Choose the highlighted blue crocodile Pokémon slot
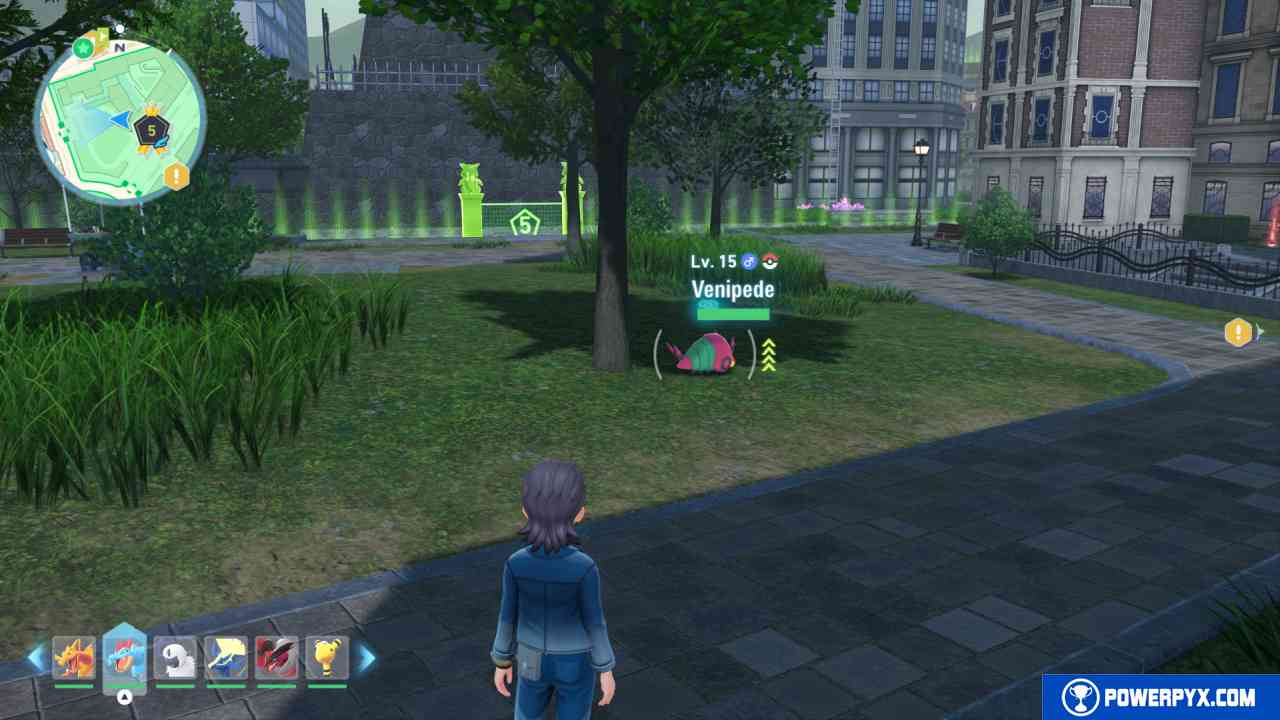Screen dimensions: 1280x720 coord(124,658)
